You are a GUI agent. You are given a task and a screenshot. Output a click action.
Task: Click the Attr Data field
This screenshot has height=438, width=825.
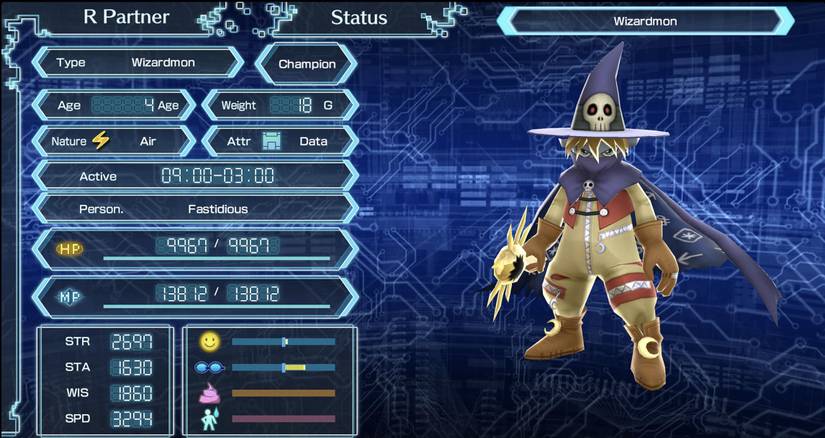pyautogui.click(x=281, y=141)
